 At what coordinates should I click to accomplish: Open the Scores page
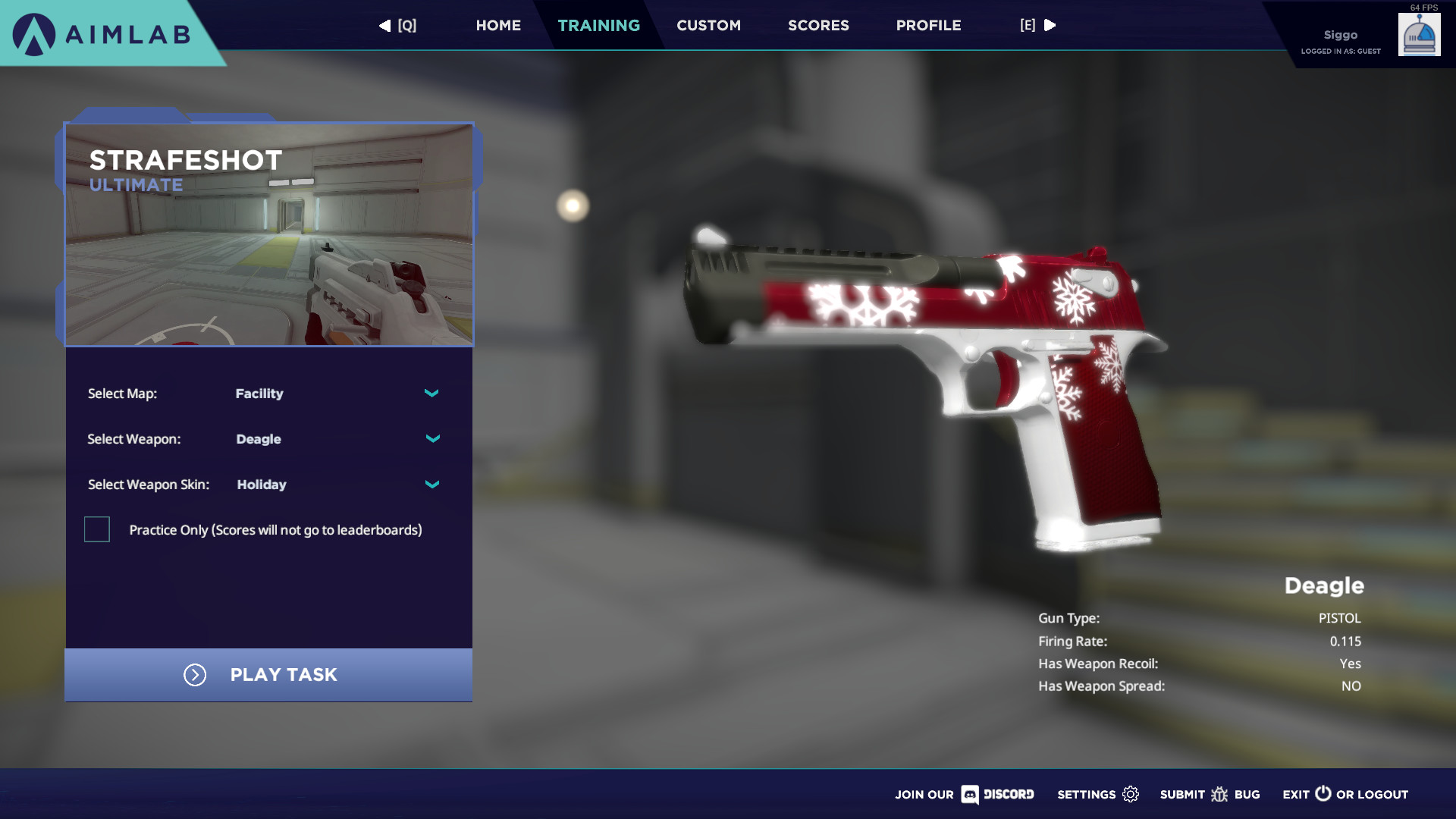[818, 25]
